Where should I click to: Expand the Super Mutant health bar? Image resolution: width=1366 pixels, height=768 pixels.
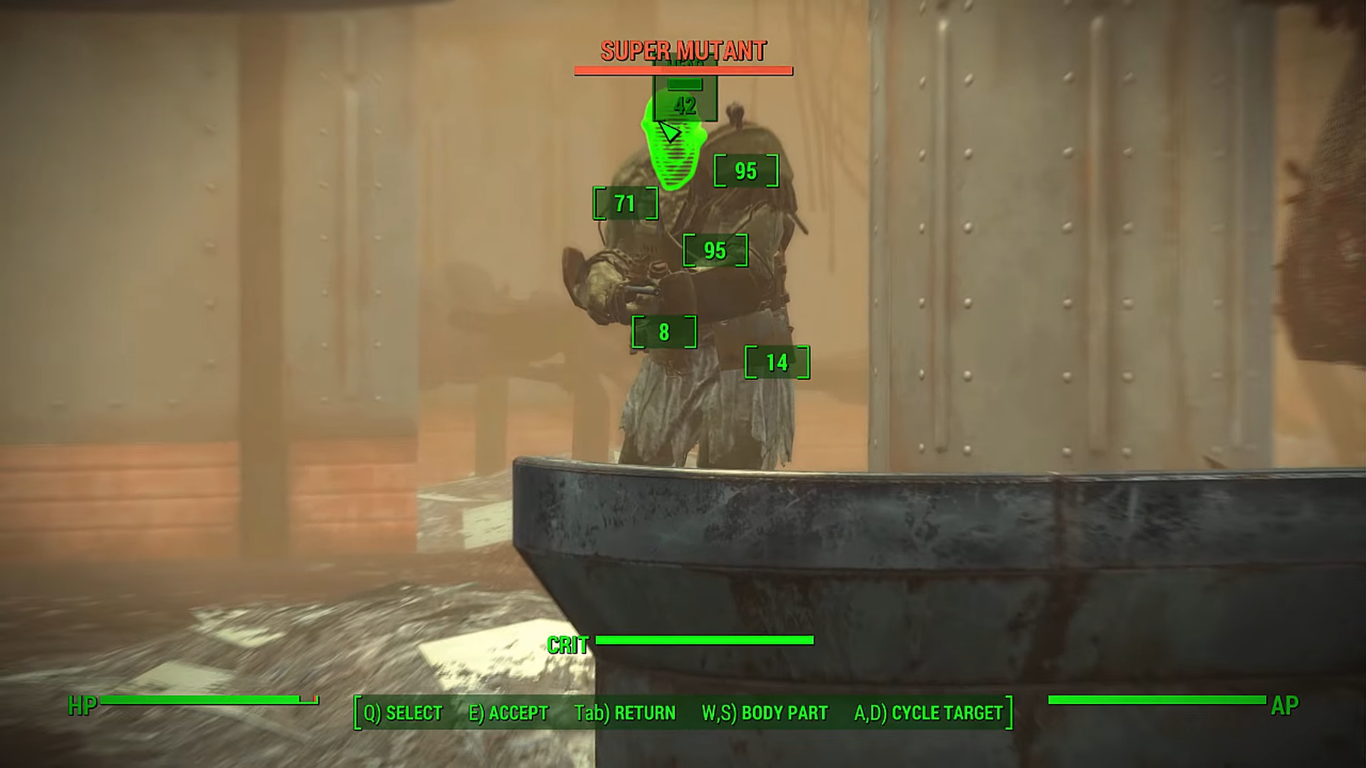point(683,69)
